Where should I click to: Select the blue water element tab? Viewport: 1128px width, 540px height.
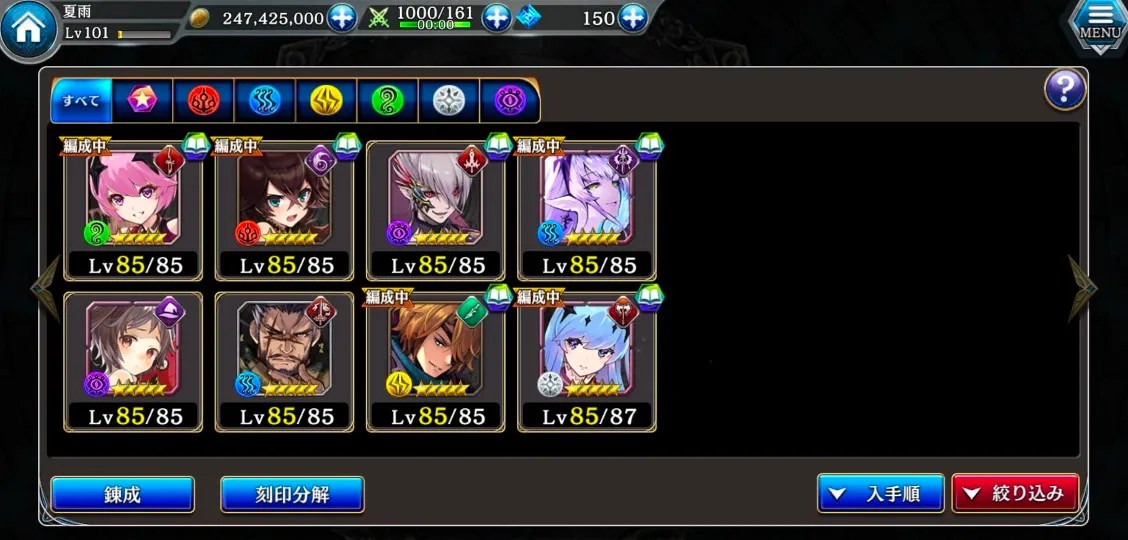pyautogui.click(x=265, y=100)
